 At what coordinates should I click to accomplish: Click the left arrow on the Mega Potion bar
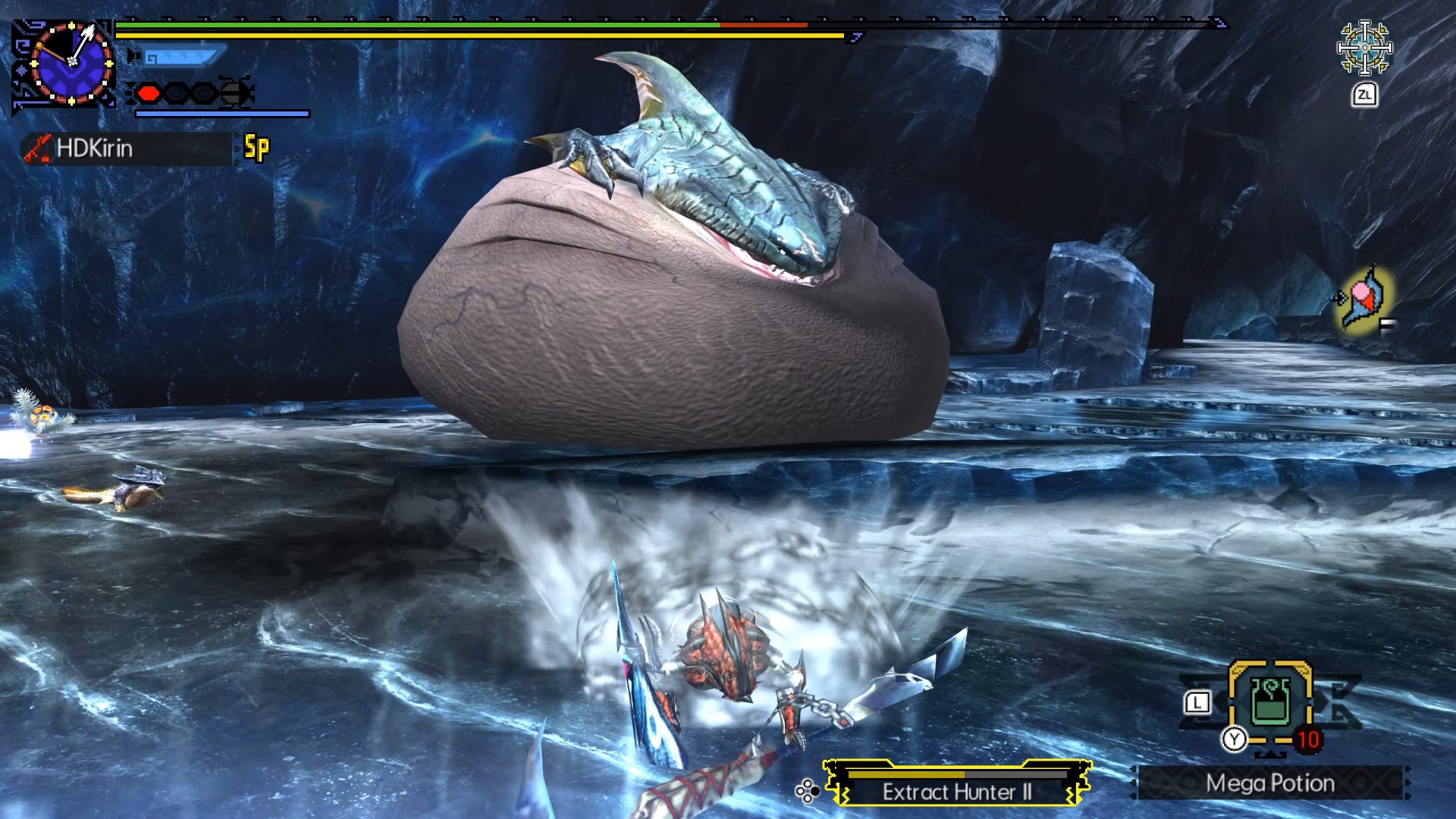1134,784
